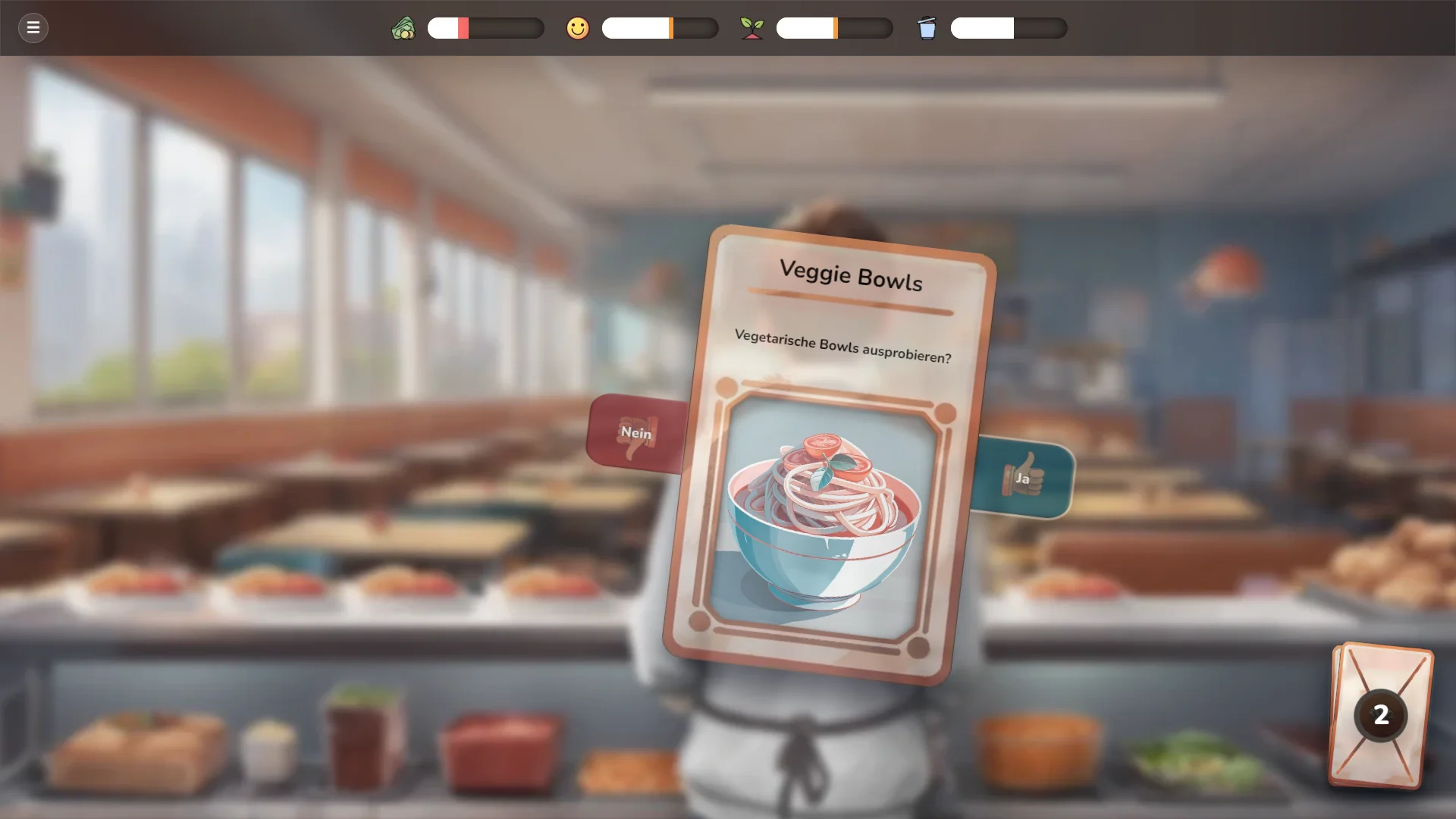Choose Nein to decline the veggie bowls
The image size is (1456, 819).
point(635,434)
